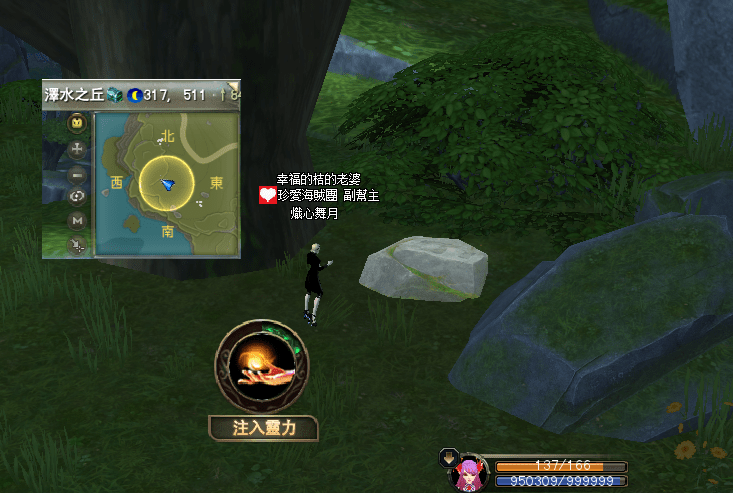Zoom in the minimap with plus button
Image resolution: width=733 pixels, height=493 pixels.
[x=77, y=149]
